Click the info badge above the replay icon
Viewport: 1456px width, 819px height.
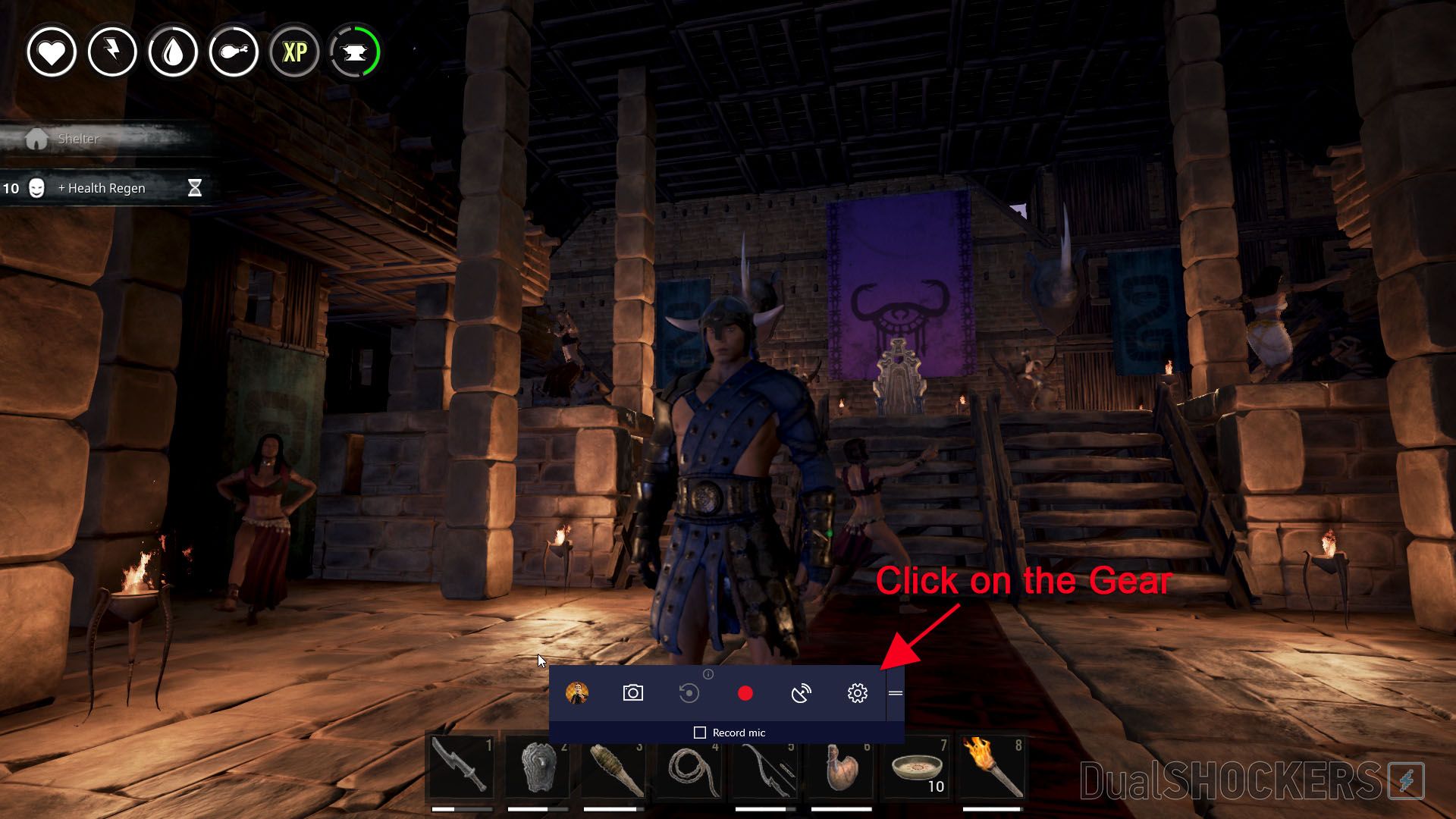(x=708, y=673)
